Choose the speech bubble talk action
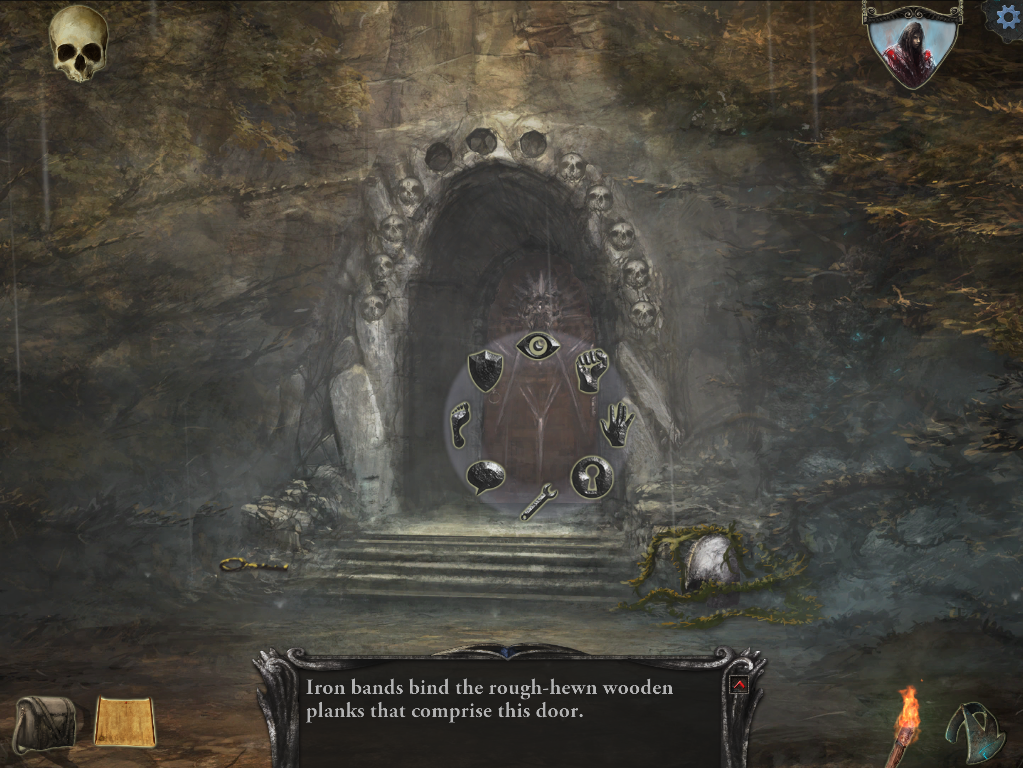The height and width of the screenshot is (768, 1023). (x=485, y=476)
